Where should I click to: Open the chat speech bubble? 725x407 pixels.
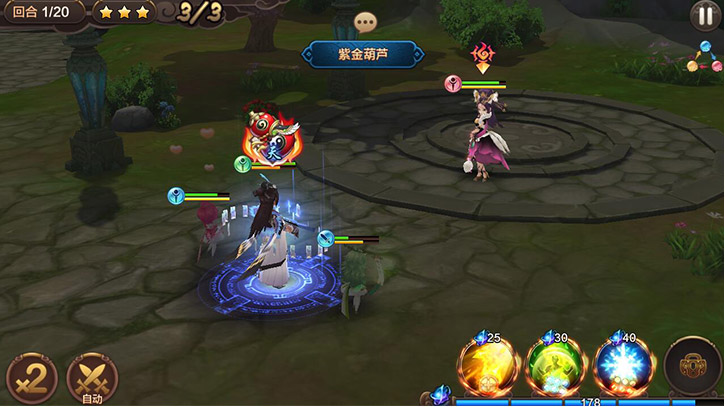pyautogui.click(x=366, y=22)
